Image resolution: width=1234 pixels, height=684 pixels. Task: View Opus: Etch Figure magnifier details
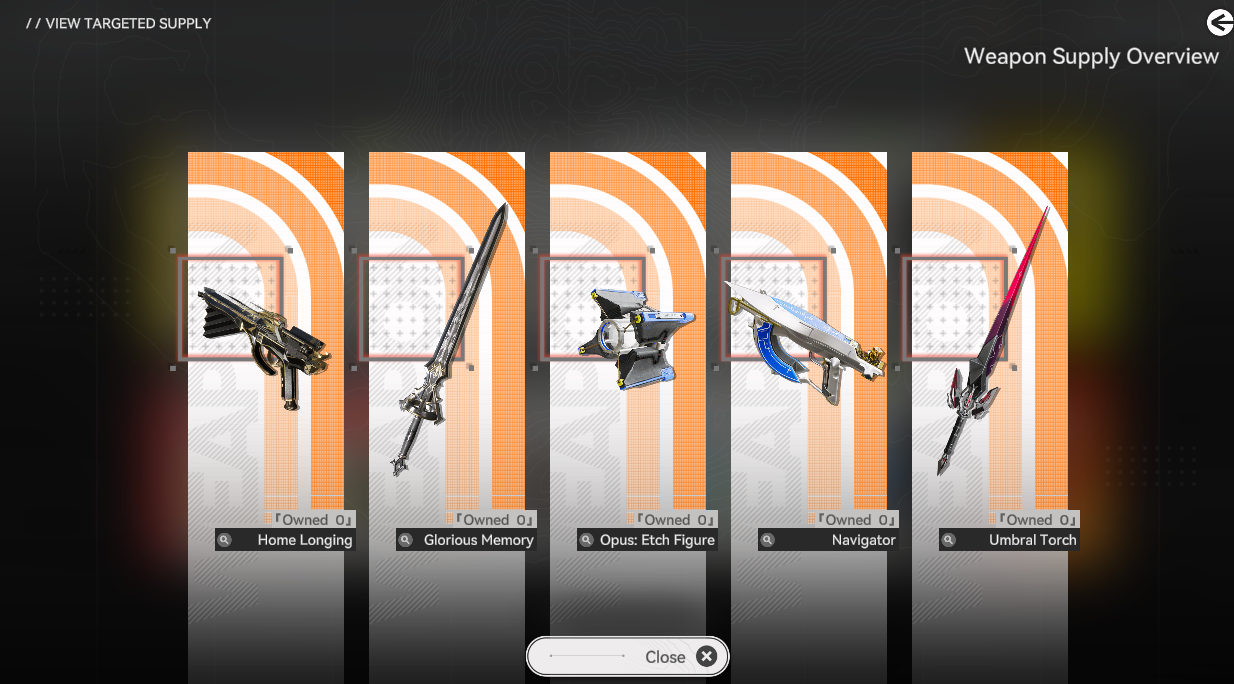tap(587, 540)
